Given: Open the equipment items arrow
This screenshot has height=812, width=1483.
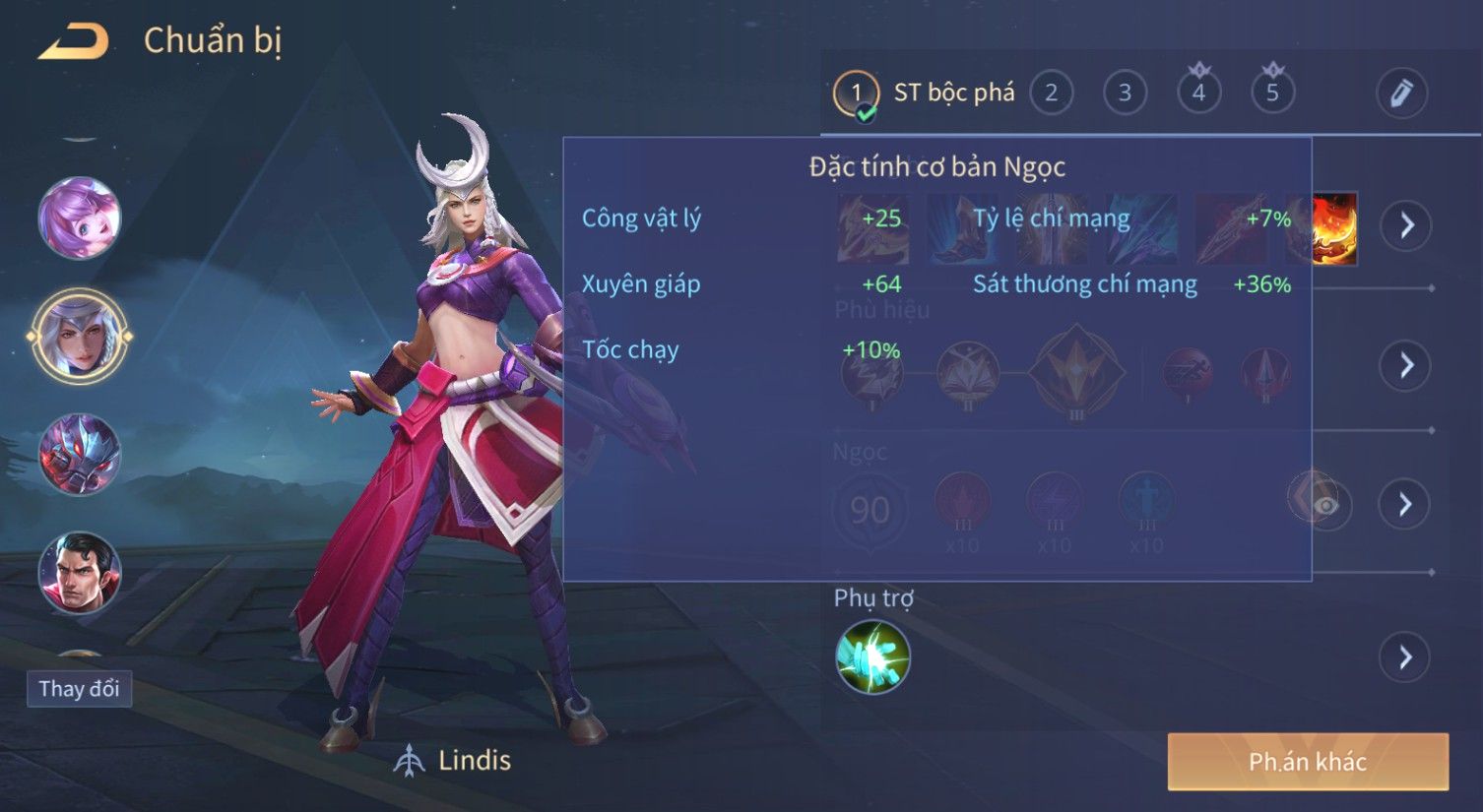Looking at the screenshot, I should click(x=1406, y=225).
